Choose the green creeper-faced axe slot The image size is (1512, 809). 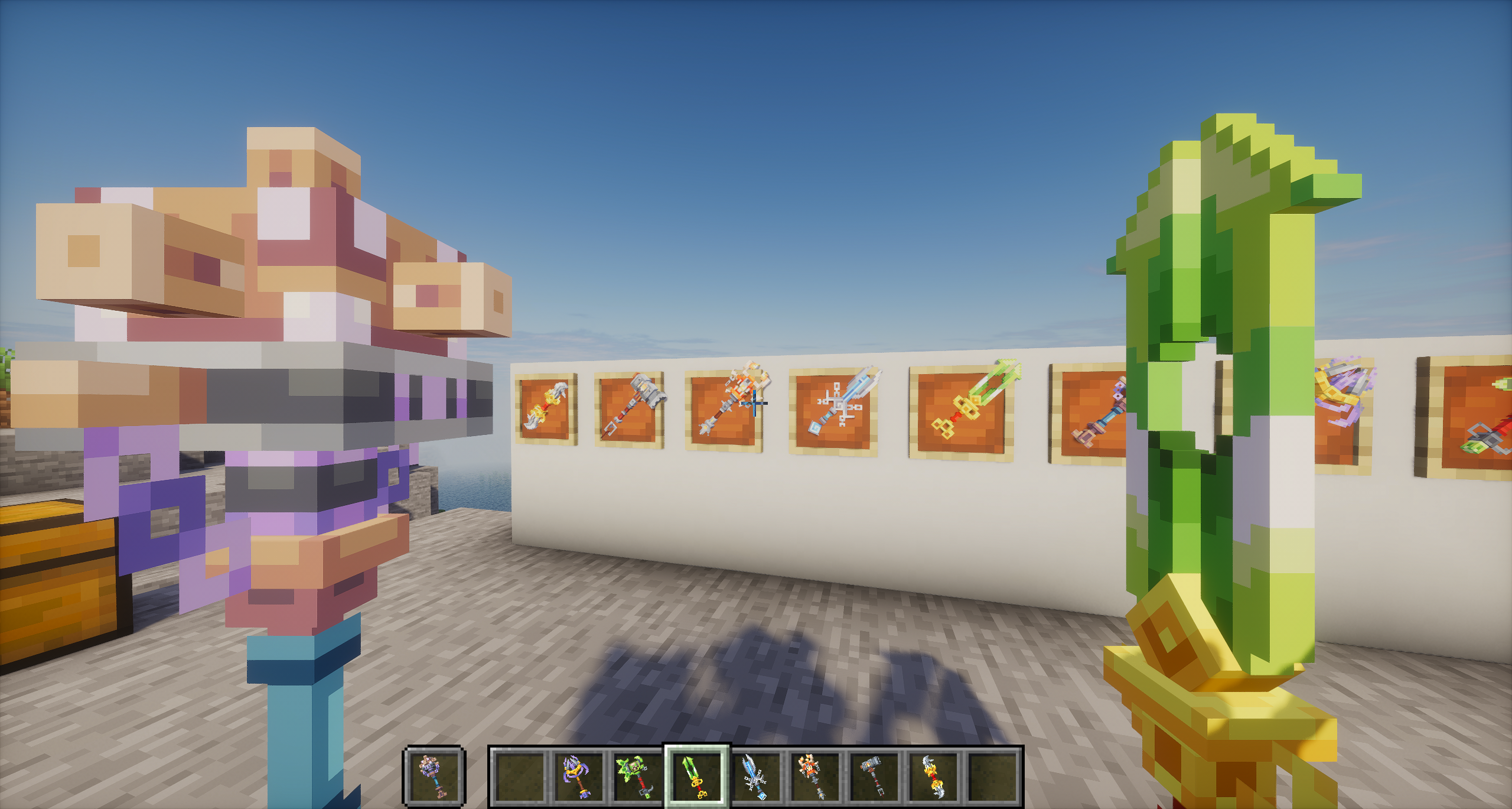637,775
